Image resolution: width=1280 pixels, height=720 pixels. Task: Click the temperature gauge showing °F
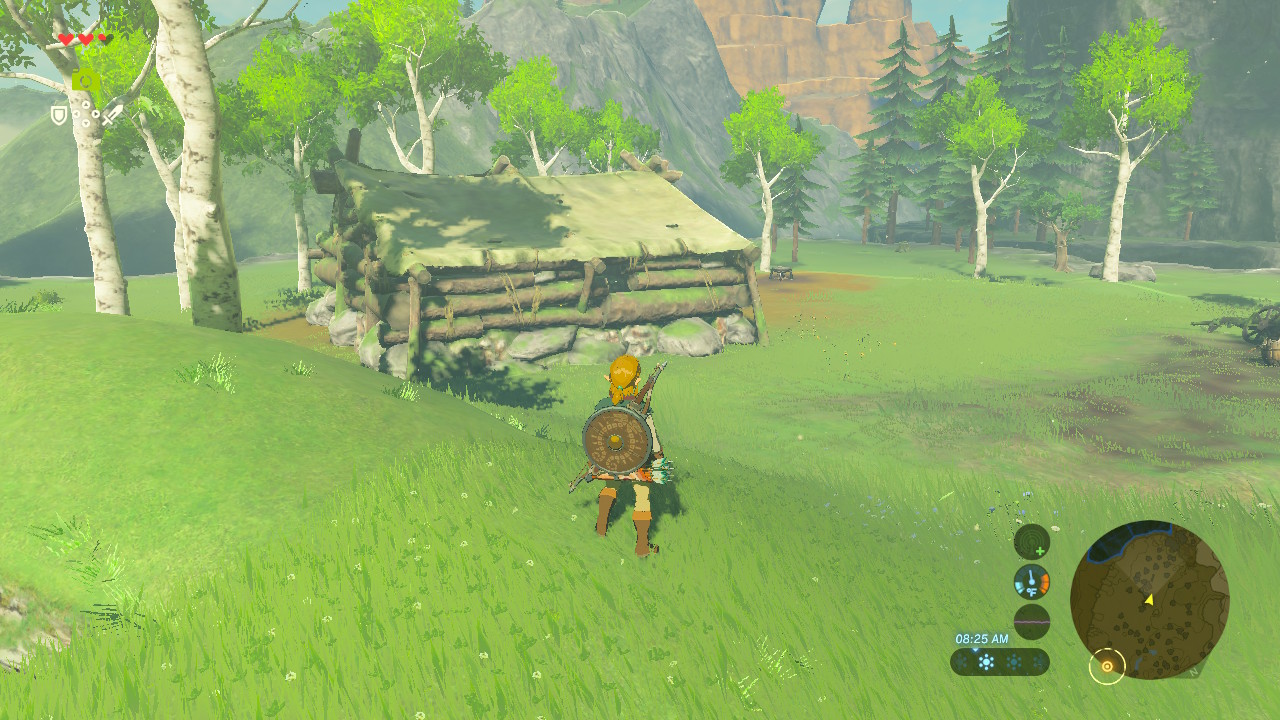pyautogui.click(x=1031, y=581)
